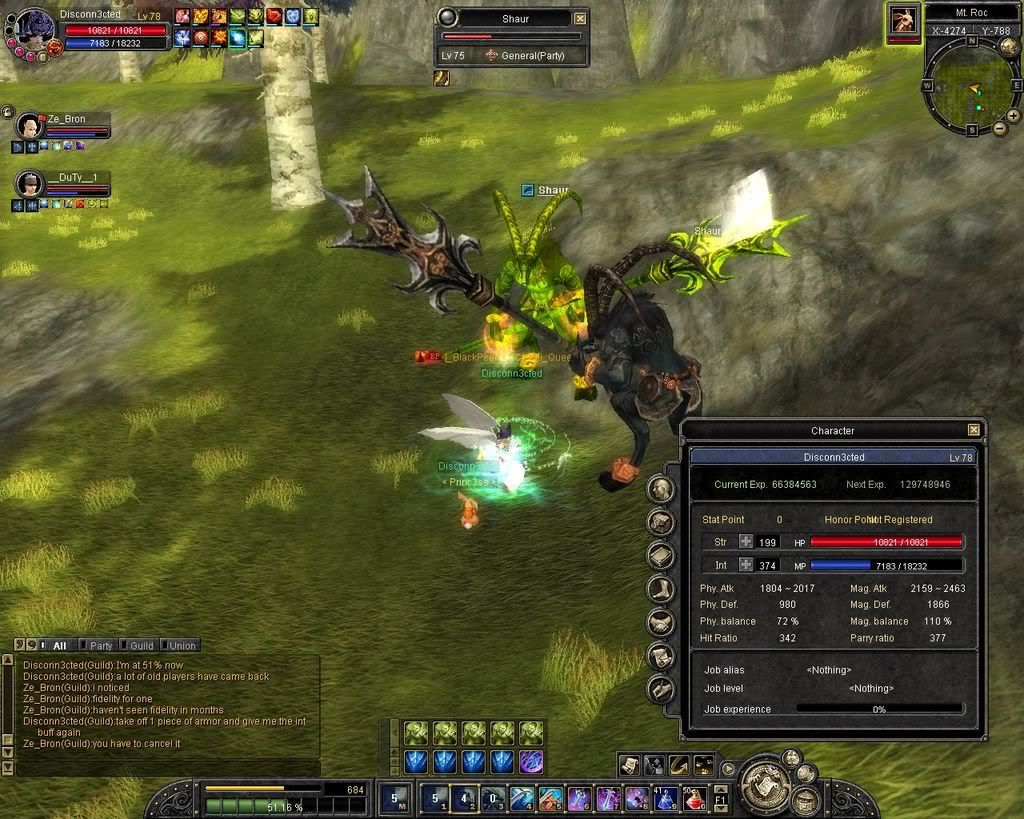Select the handshake icon tab on Character panel
The image size is (1024, 819).
(660, 623)
